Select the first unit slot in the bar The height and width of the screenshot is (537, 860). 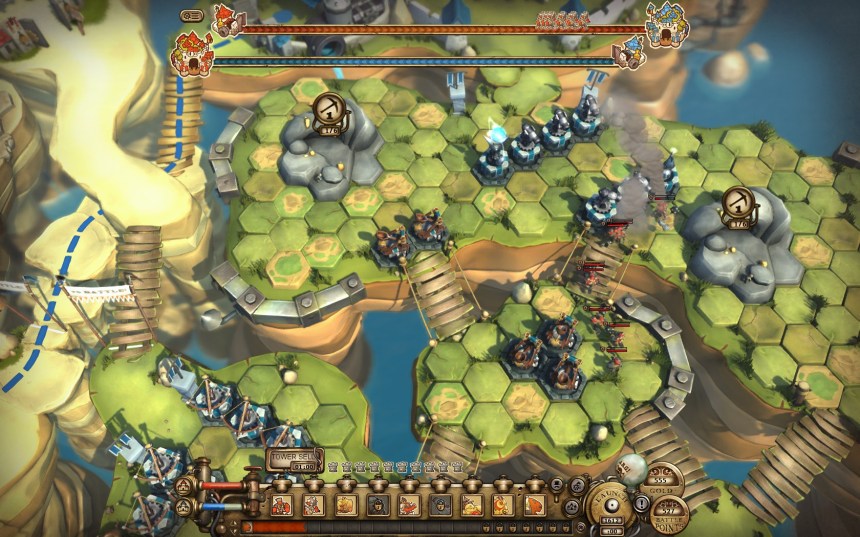coord(282,504)
